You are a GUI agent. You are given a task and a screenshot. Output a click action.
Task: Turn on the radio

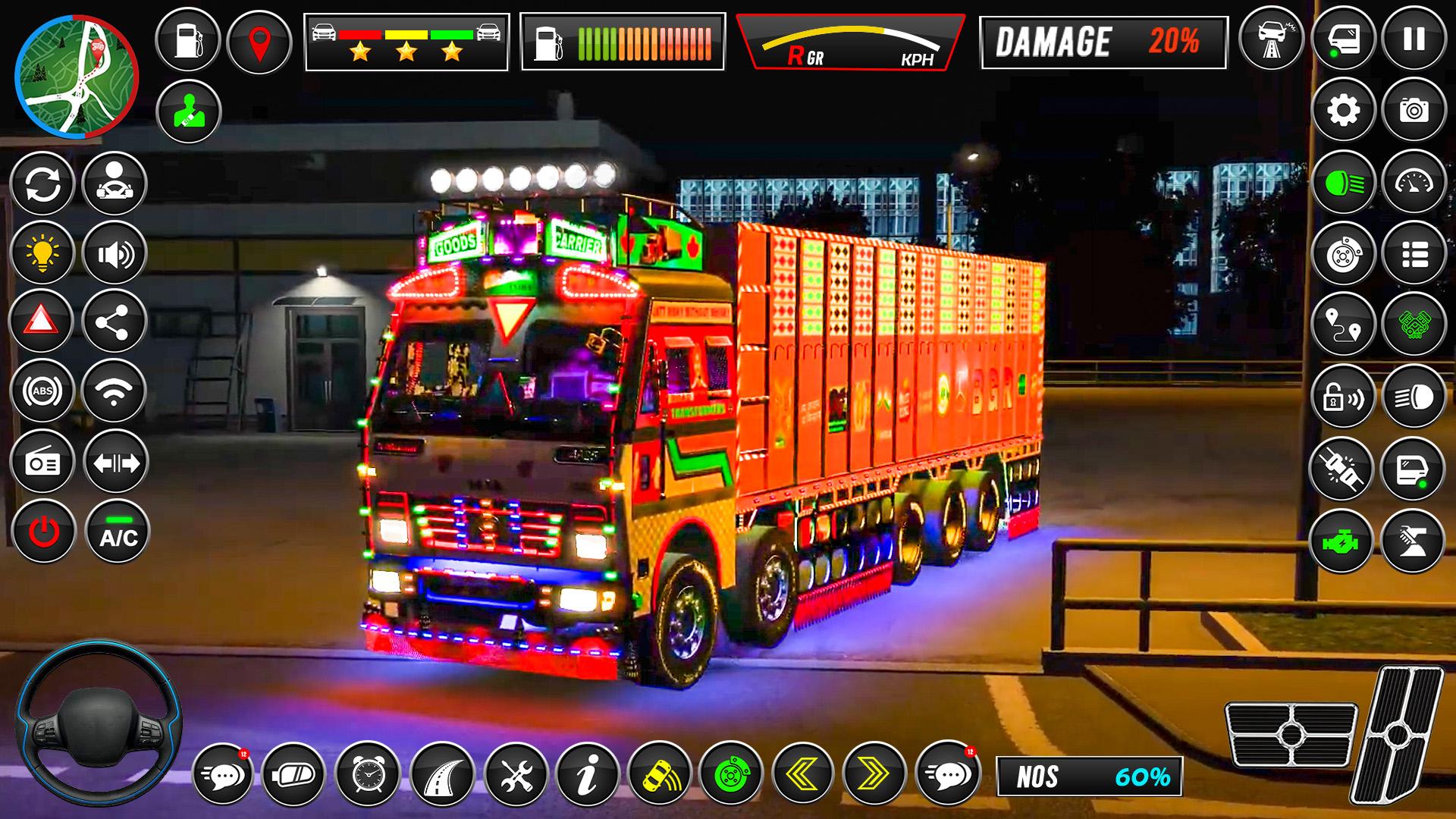pos(42,463)
